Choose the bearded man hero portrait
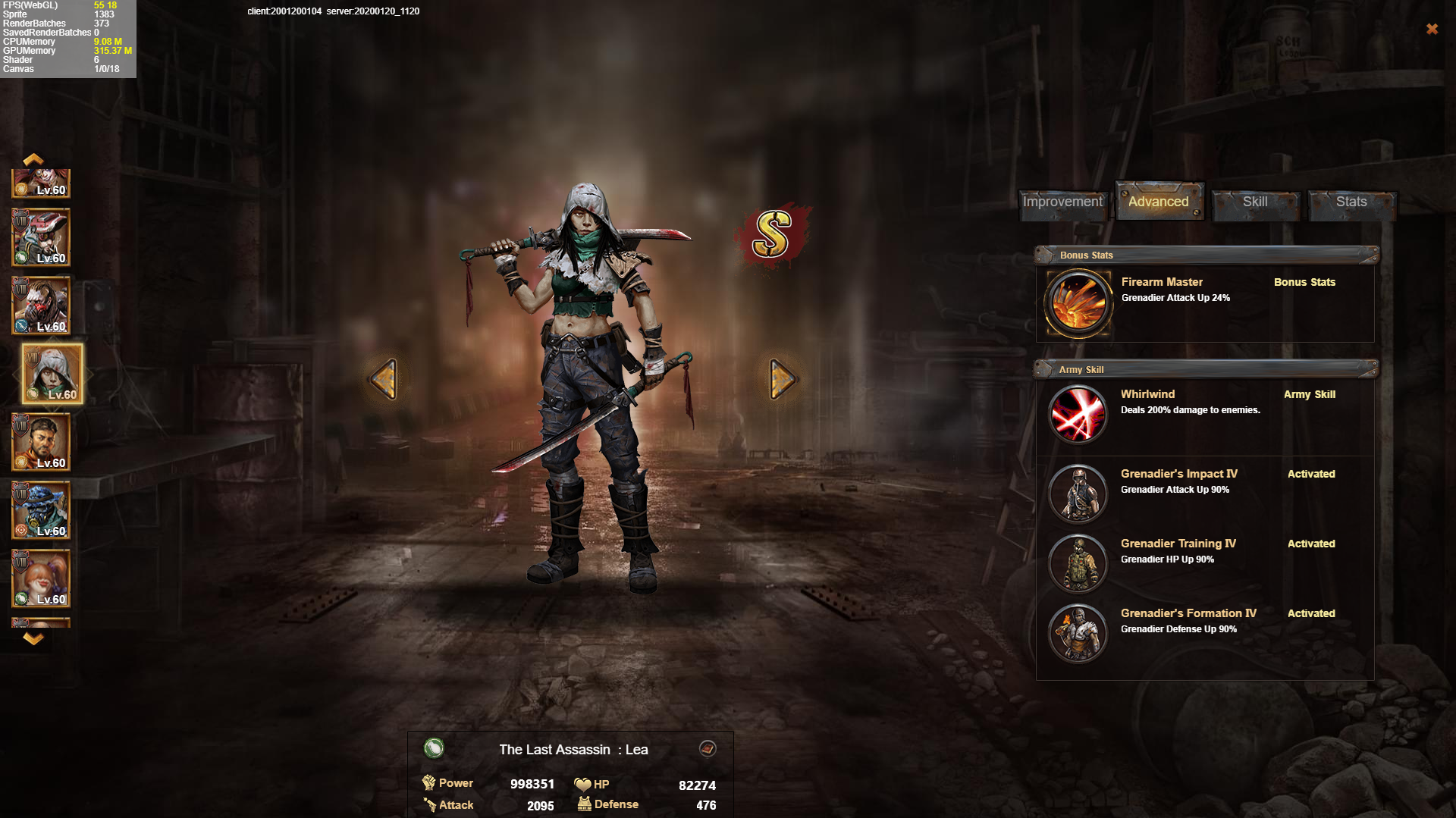Screen dimensions: 1456x818 pyautogui.click(x=41, y=442)
